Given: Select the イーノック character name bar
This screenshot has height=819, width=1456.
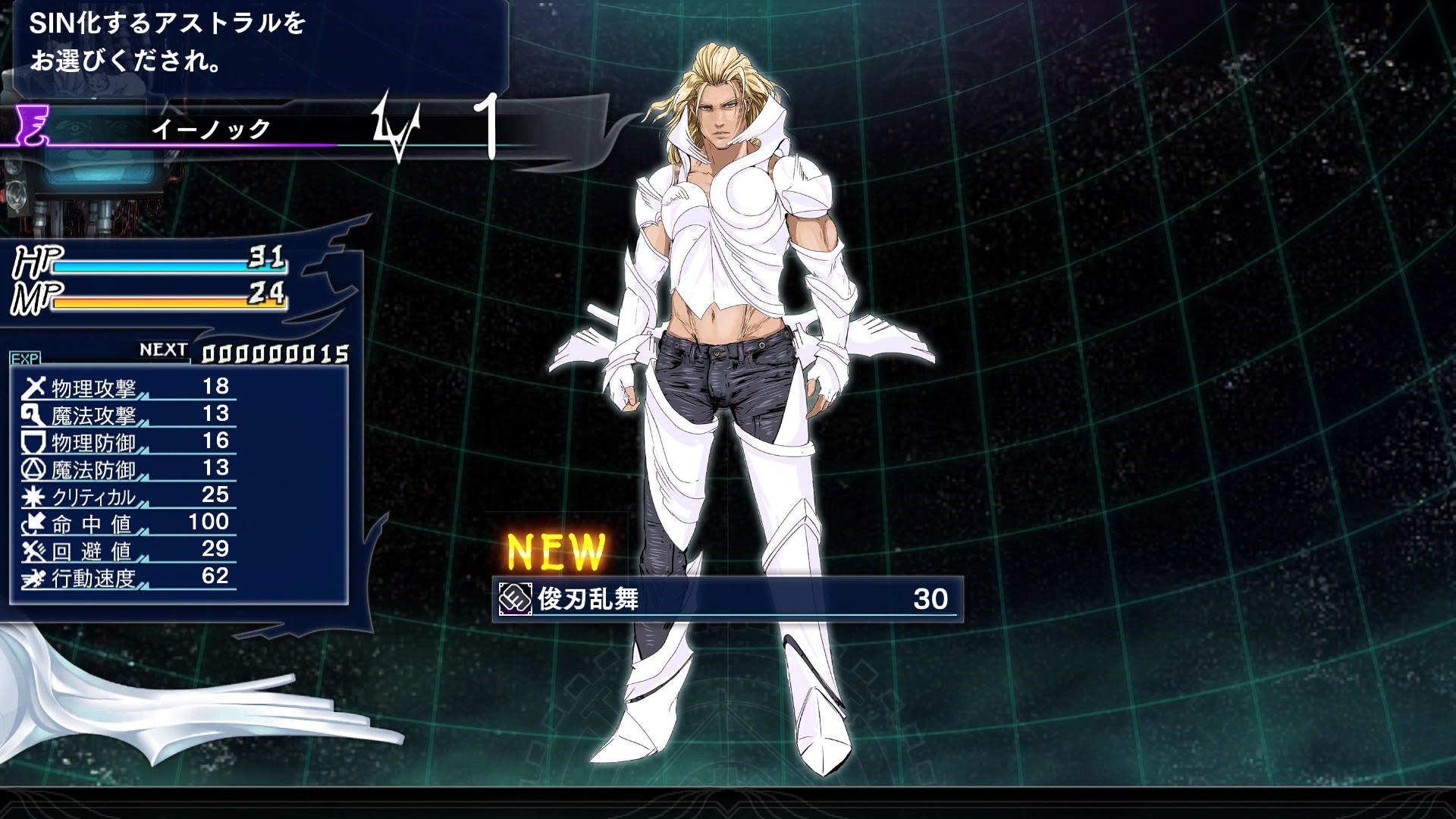Looking at the screenshot, I should [x=212, y=129].
